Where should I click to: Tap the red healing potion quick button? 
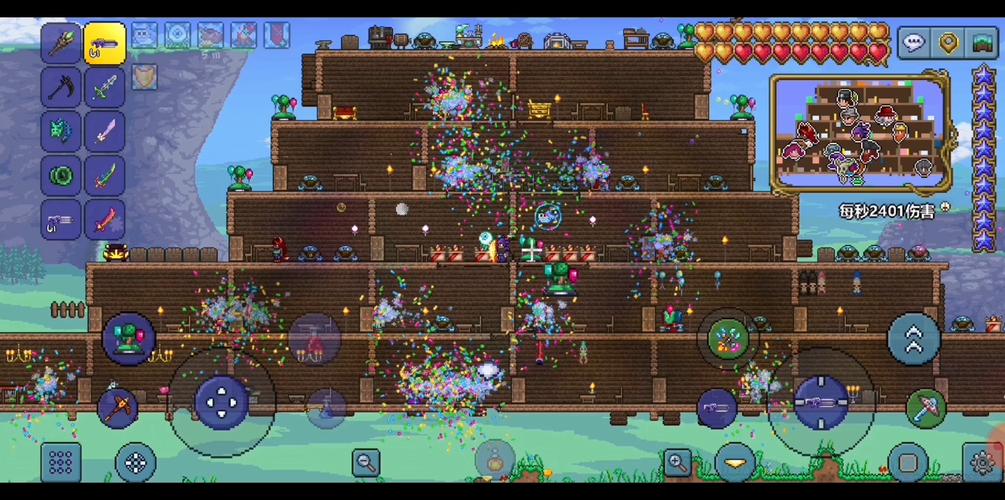(x=314, y=338)
